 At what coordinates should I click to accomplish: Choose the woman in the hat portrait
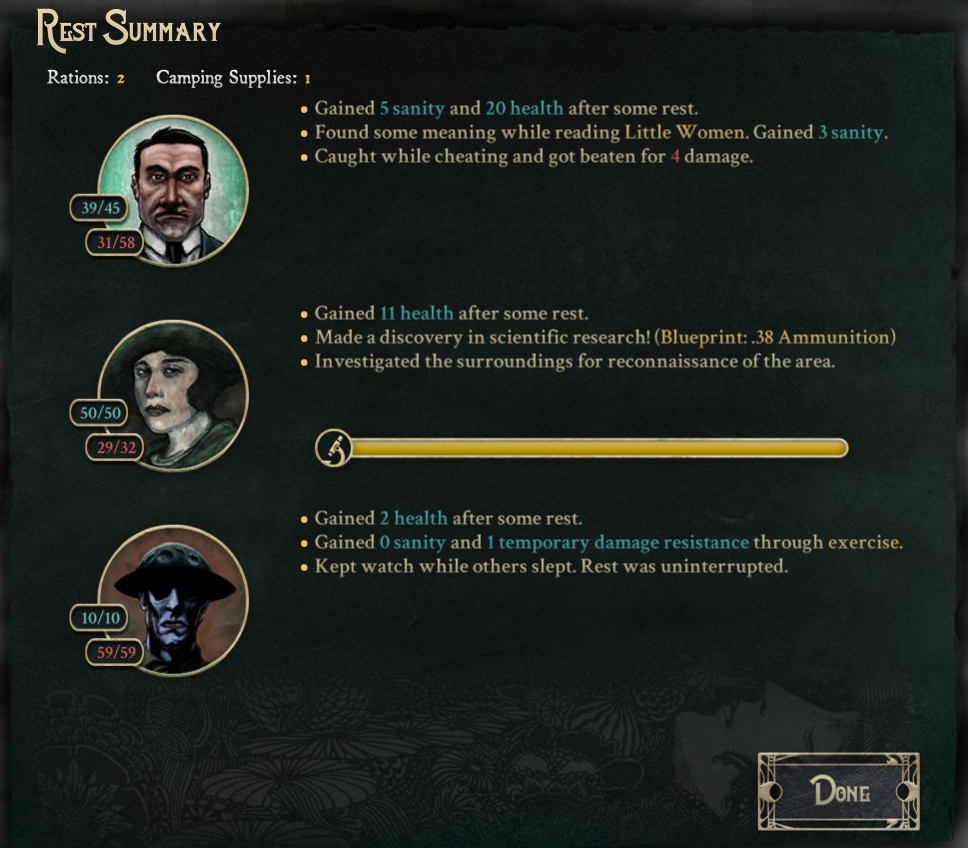point(174,396)
